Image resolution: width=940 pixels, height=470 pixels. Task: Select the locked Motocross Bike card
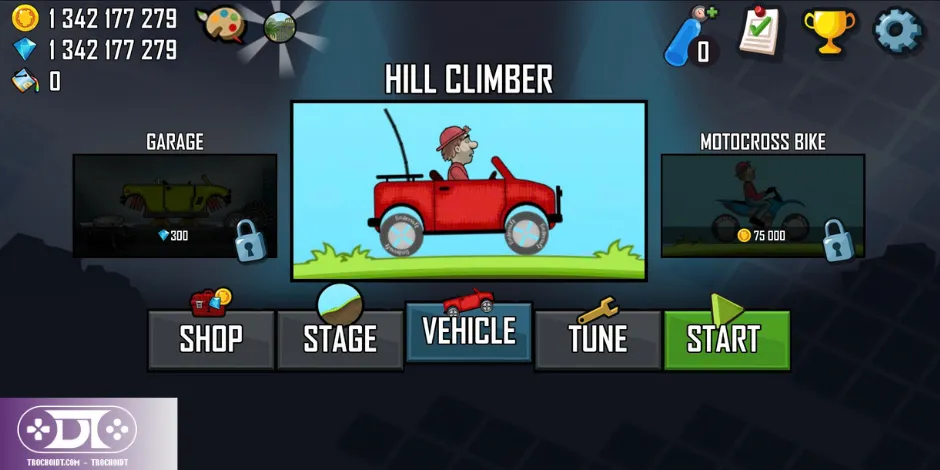tap(762, 205)
